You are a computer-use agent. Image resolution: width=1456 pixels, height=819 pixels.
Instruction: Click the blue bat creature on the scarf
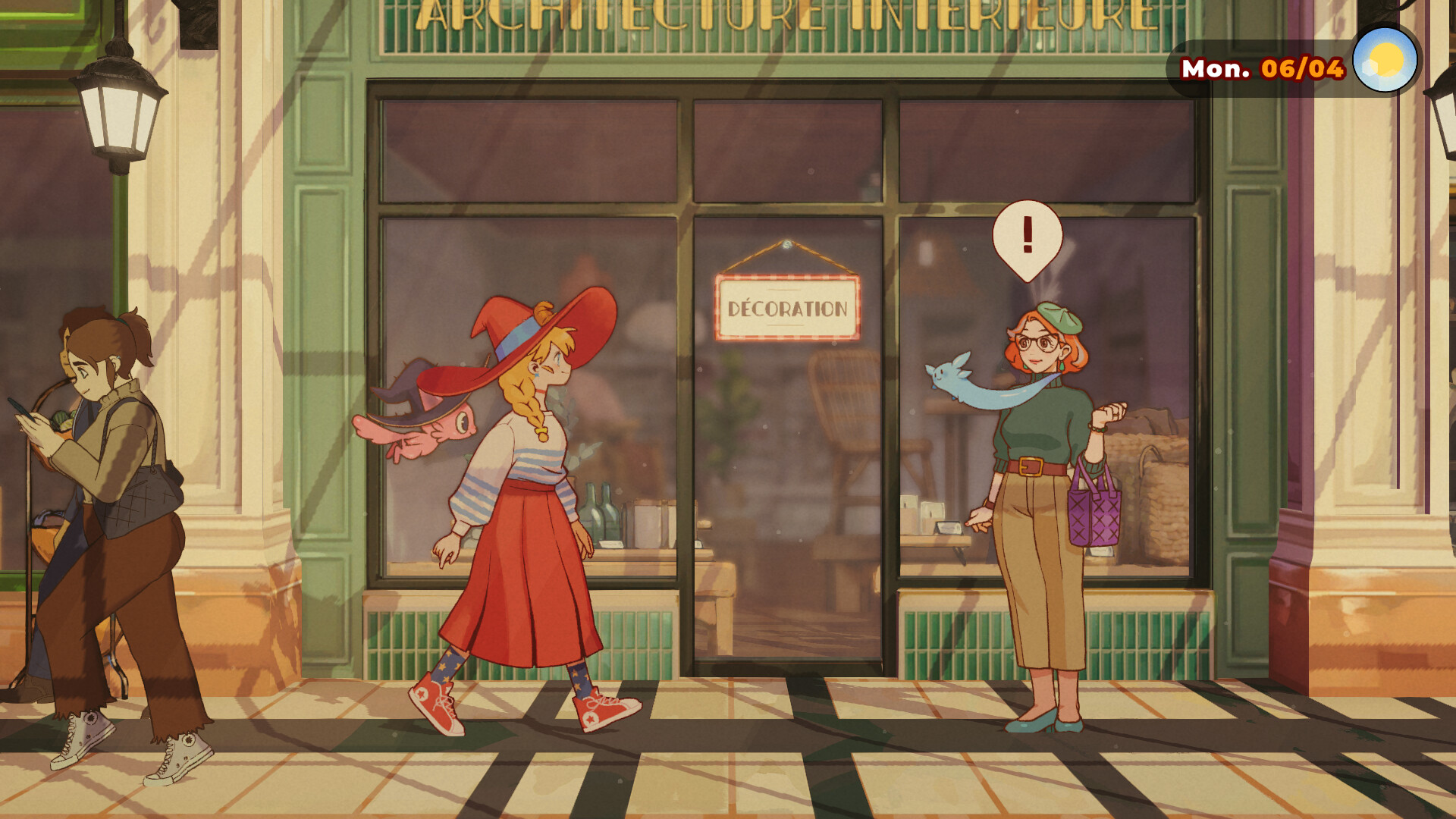946,375
